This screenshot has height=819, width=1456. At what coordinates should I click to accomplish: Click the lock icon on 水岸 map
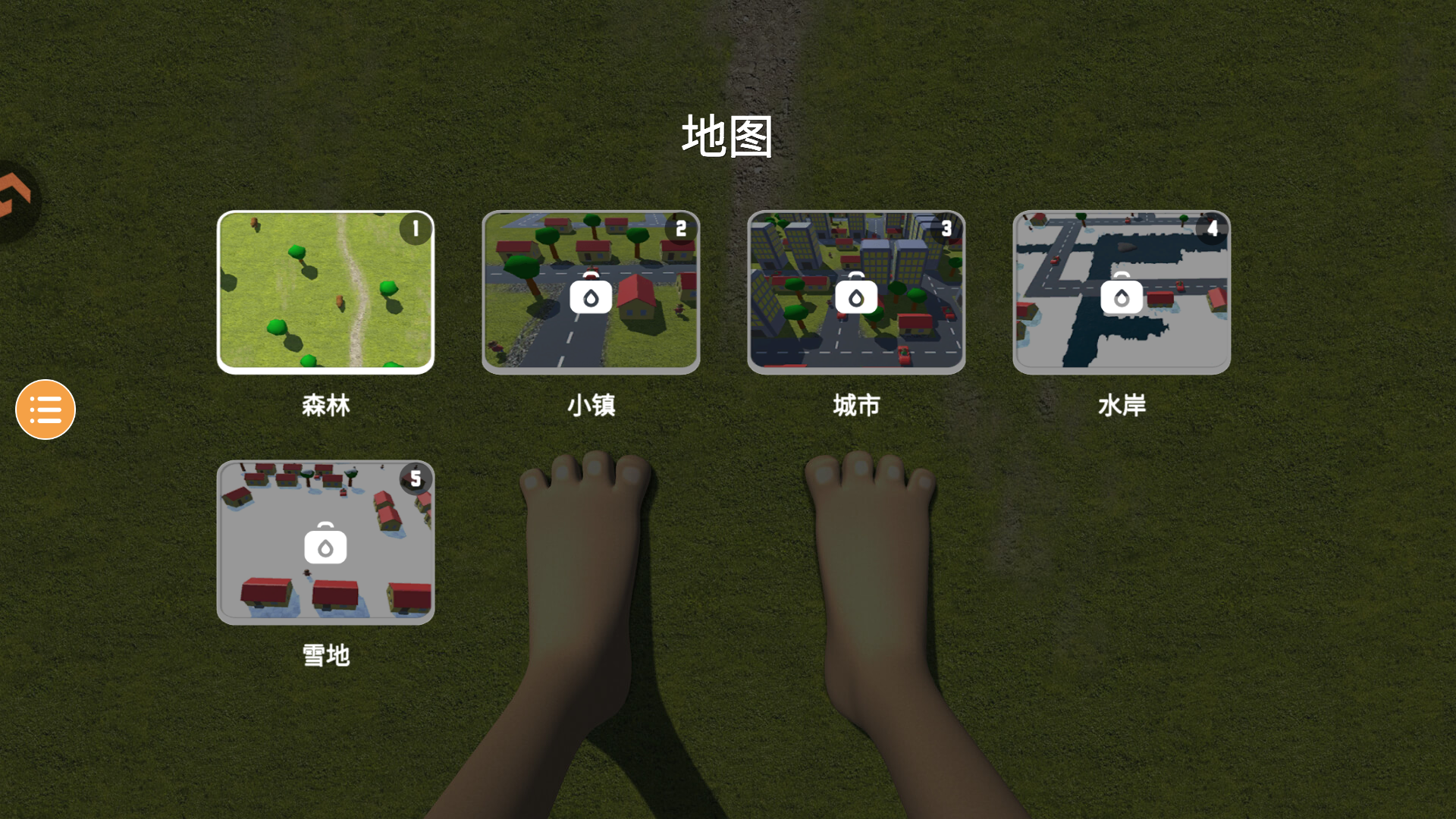pyautogui.click(x=1122, y=296)
